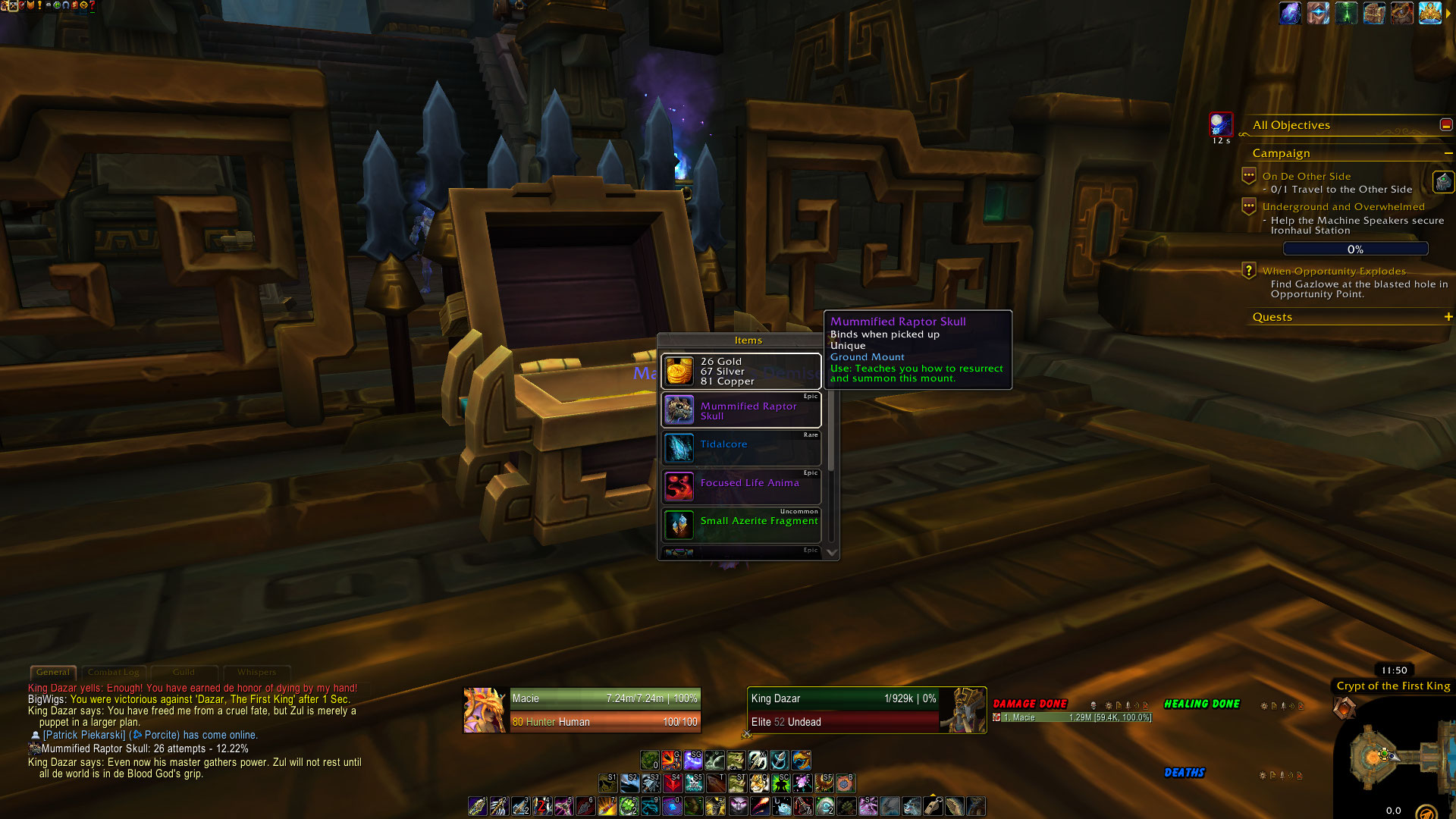Select the Underground and Overwhelmed quest
Viewport: 1456px width, 819px height.
coord(1343,206)
